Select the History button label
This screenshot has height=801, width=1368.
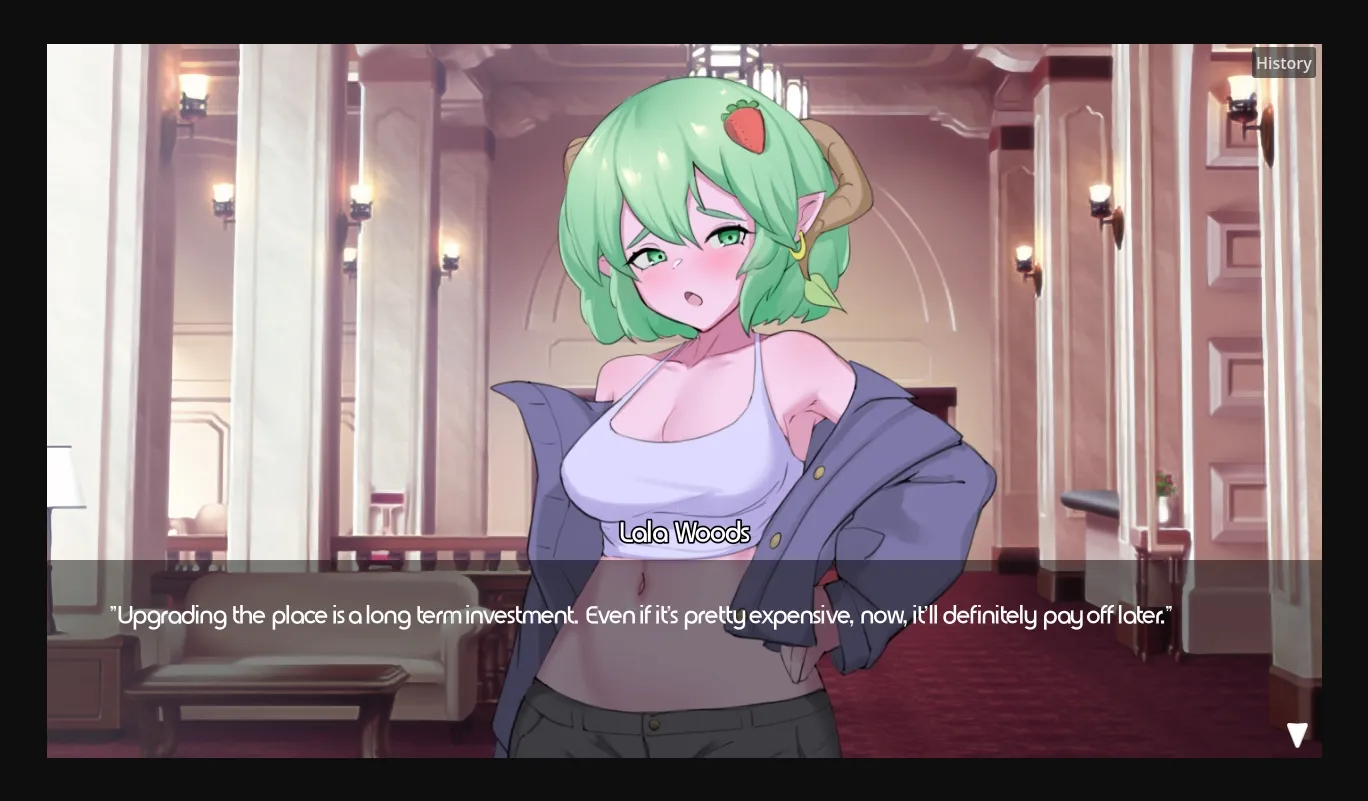pyautogui.click(x=1284, y=62)
